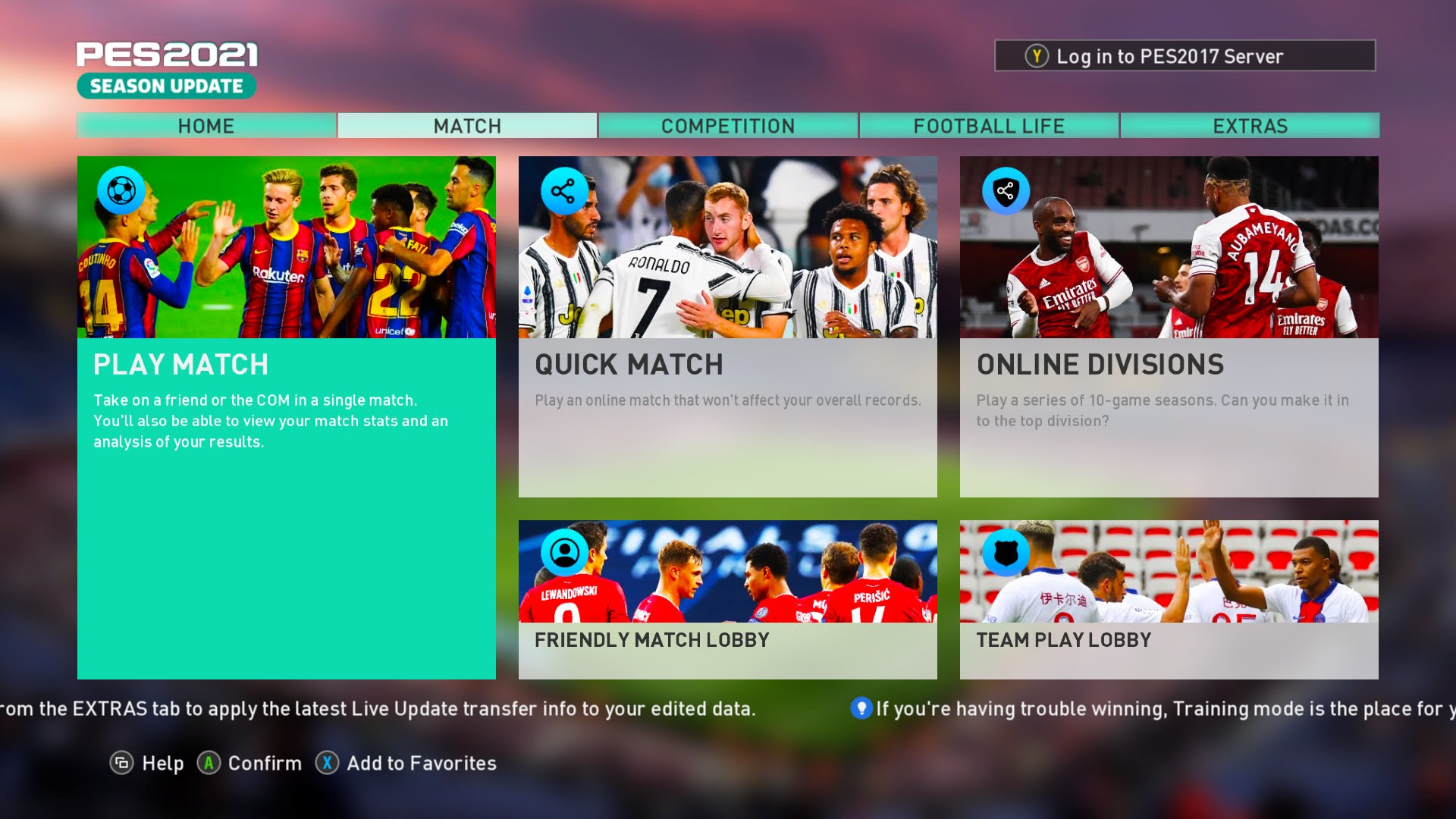Click the blue X Add to Favorites icon
The width and height of the screenshot is (1456, 819).
(x=326, y=764)
